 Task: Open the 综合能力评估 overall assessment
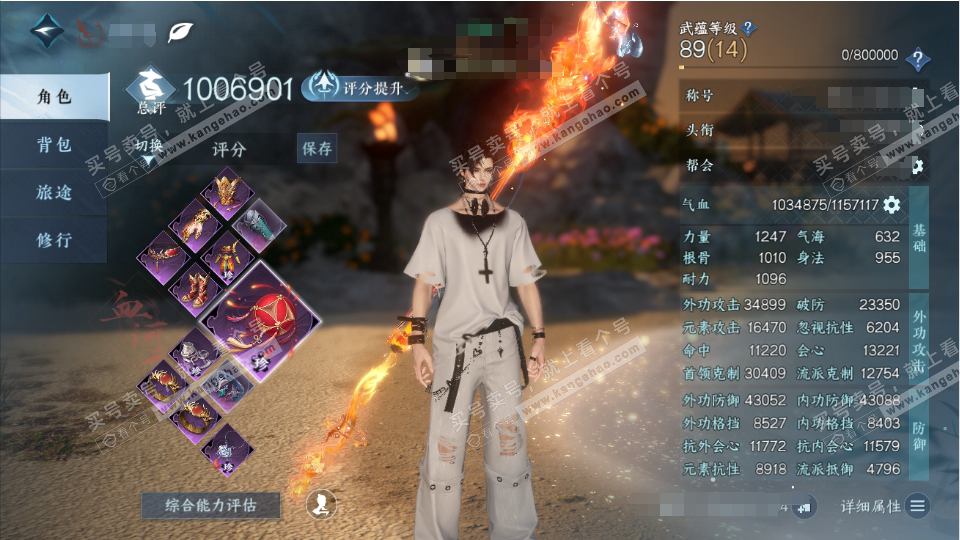click(x=211, y=505)
